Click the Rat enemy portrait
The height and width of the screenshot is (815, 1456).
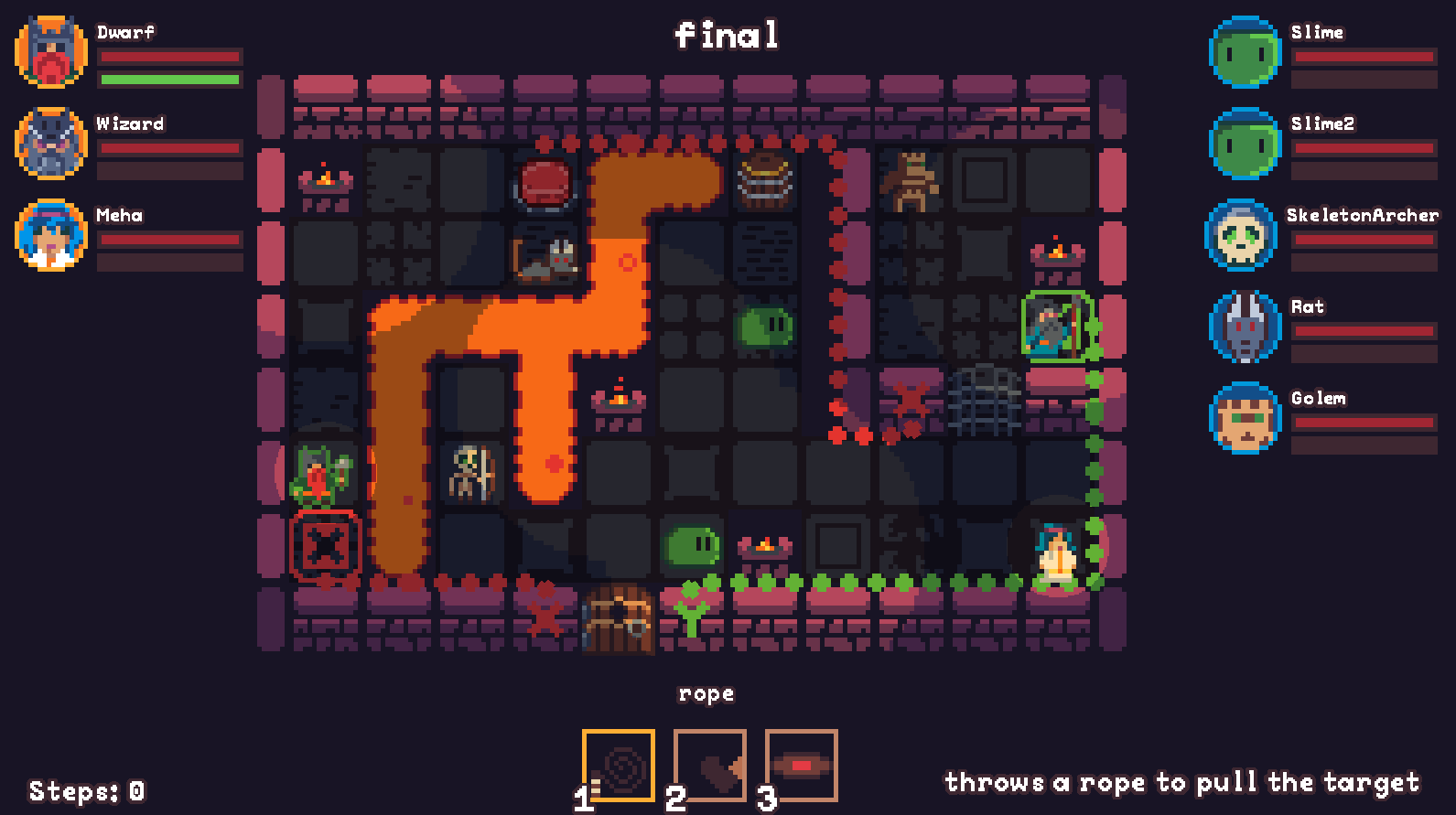pyautogui.click(x=1245, y=327)
